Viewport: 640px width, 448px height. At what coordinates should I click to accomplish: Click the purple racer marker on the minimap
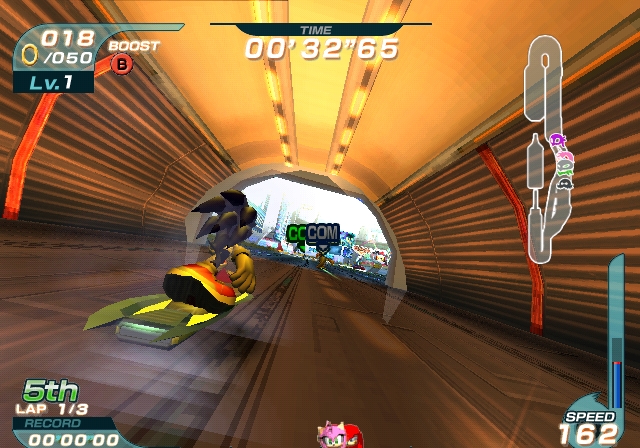click(556, 141)
